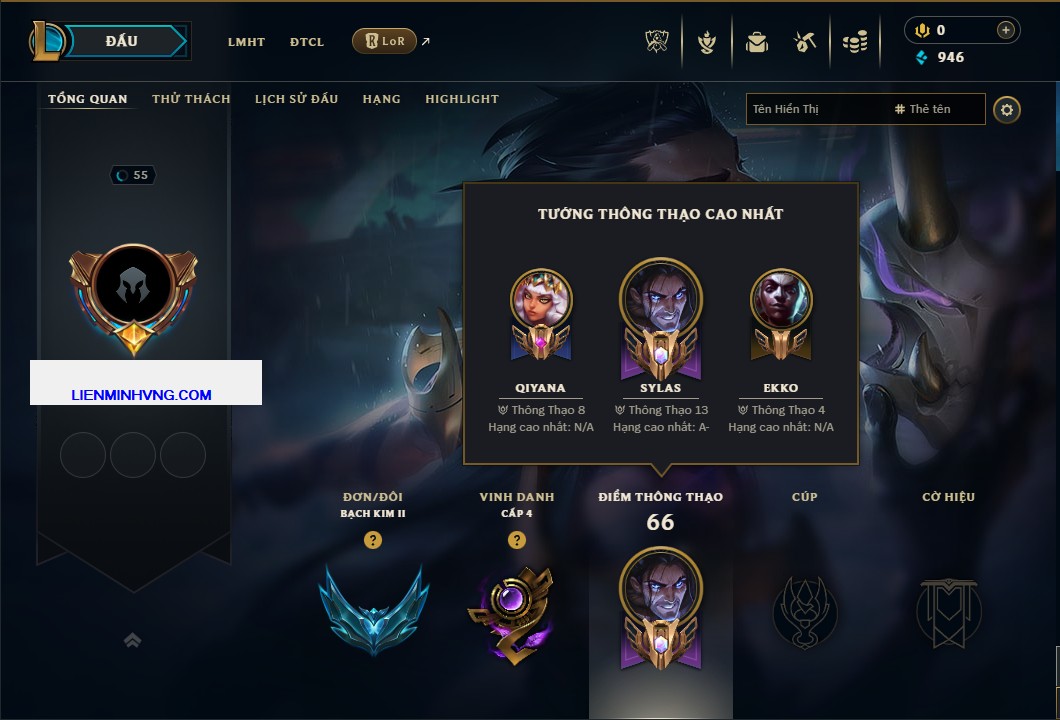Open the LMHT section
Screen dimensions: 1060x720
[x=246, y=42]
